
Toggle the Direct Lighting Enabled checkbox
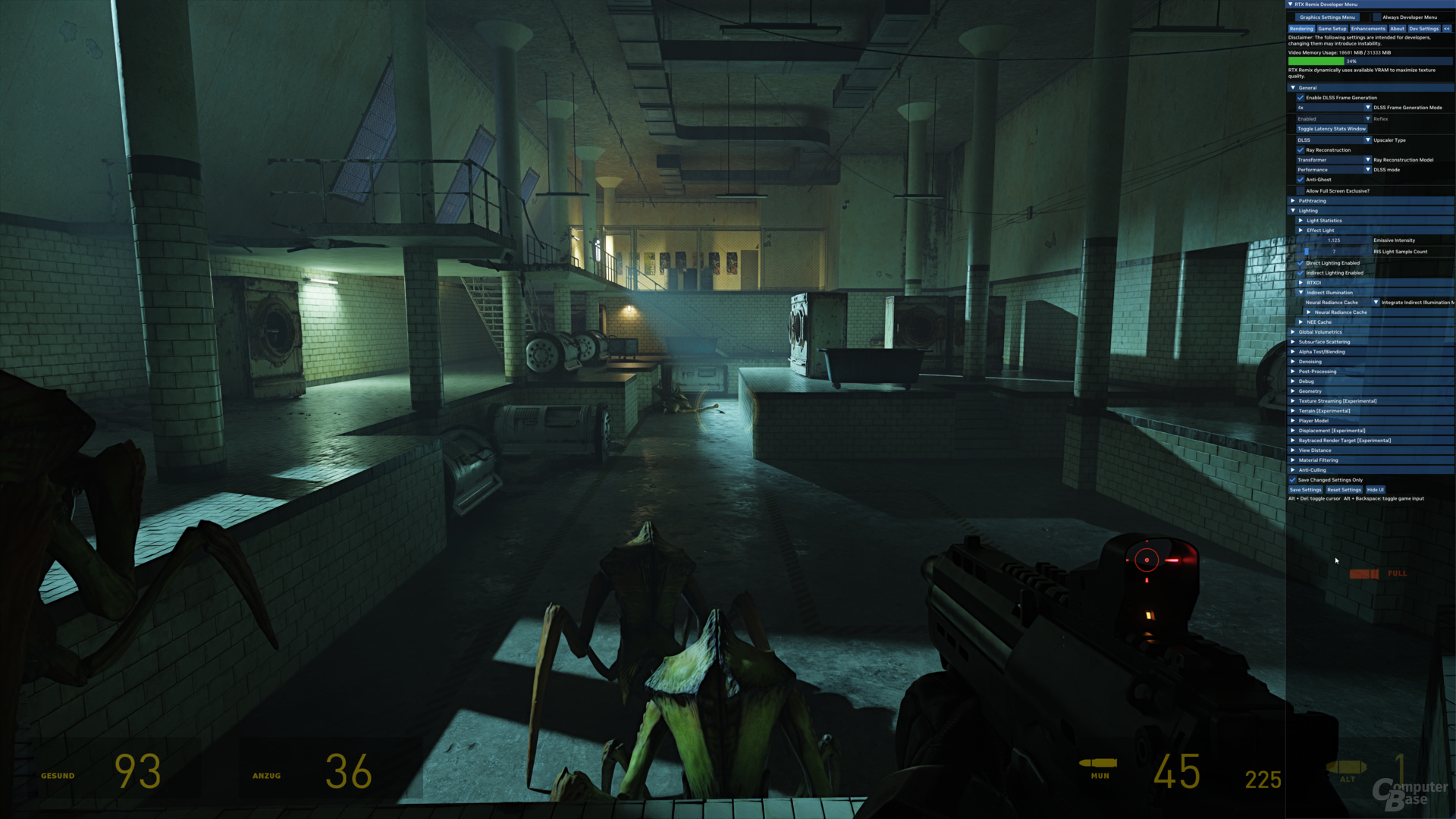click(1301, 263)
